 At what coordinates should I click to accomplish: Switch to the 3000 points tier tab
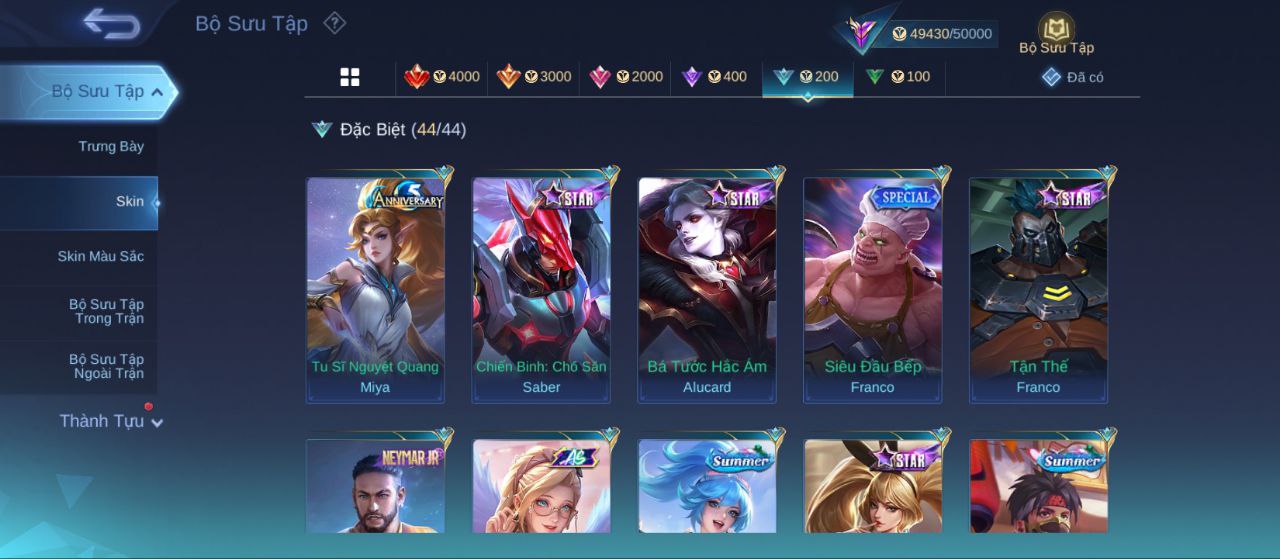(534, 77)
